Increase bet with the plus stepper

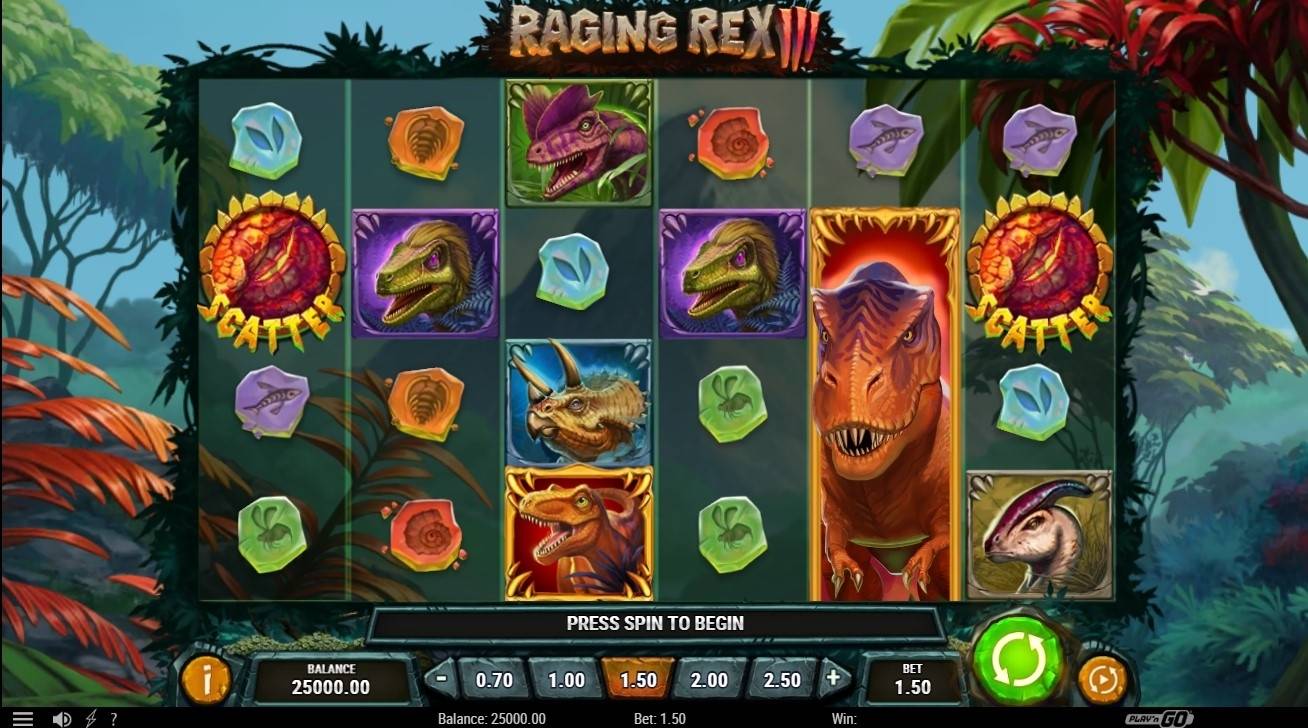tap(831, 677)
